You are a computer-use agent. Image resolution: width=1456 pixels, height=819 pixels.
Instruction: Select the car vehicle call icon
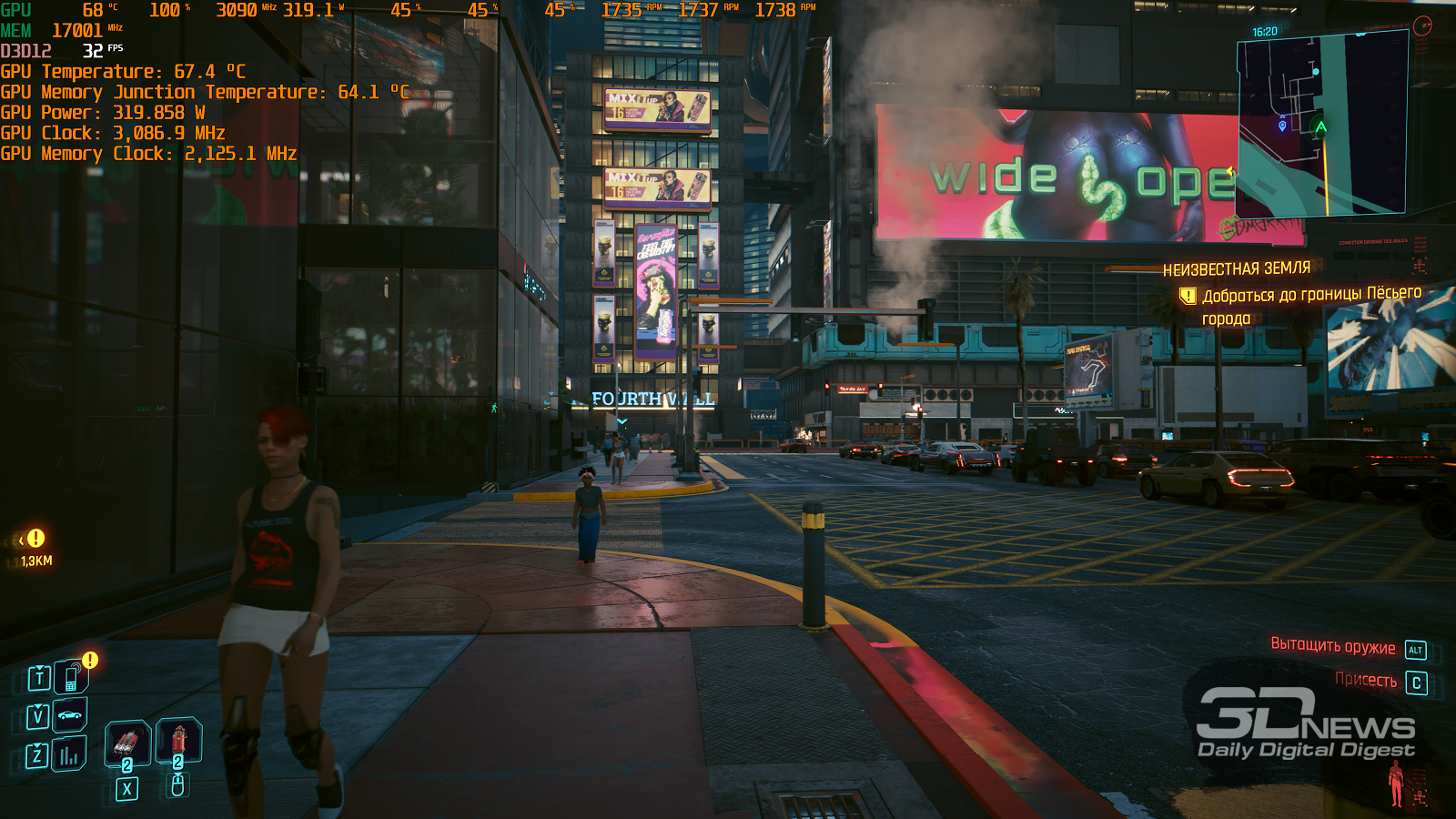[x=70, y=715]
